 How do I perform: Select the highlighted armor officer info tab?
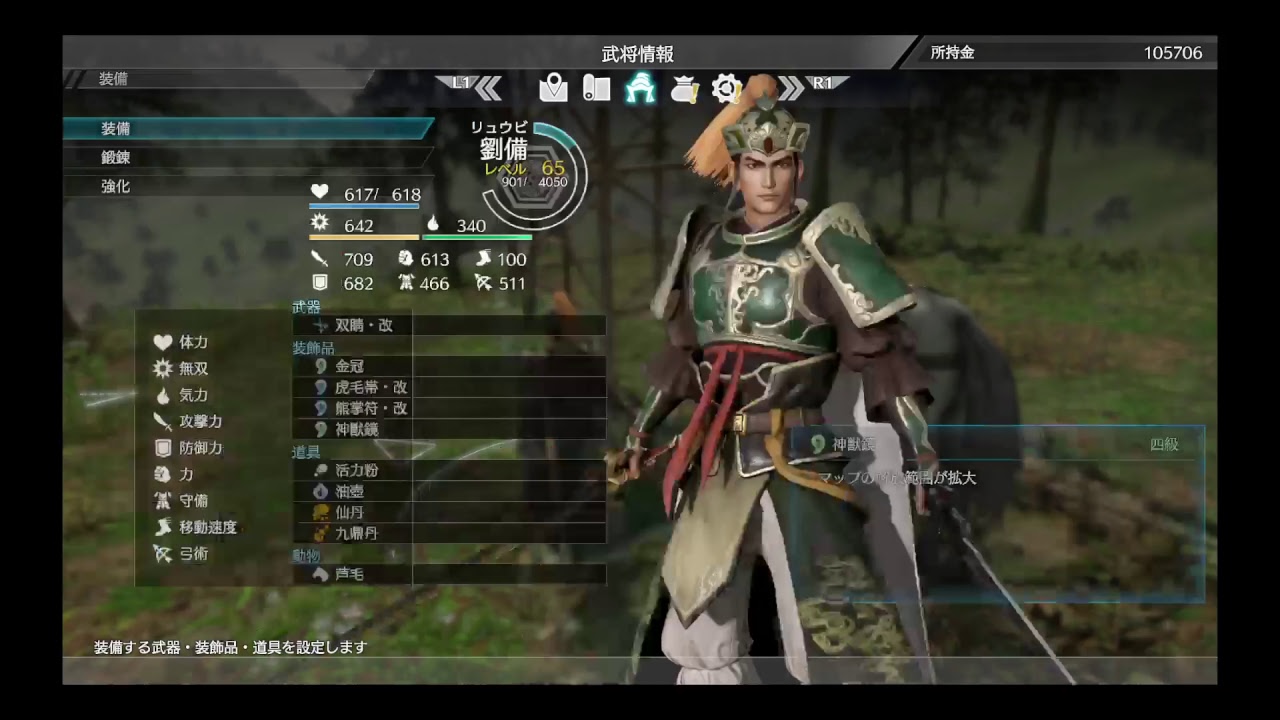[640, 88]
